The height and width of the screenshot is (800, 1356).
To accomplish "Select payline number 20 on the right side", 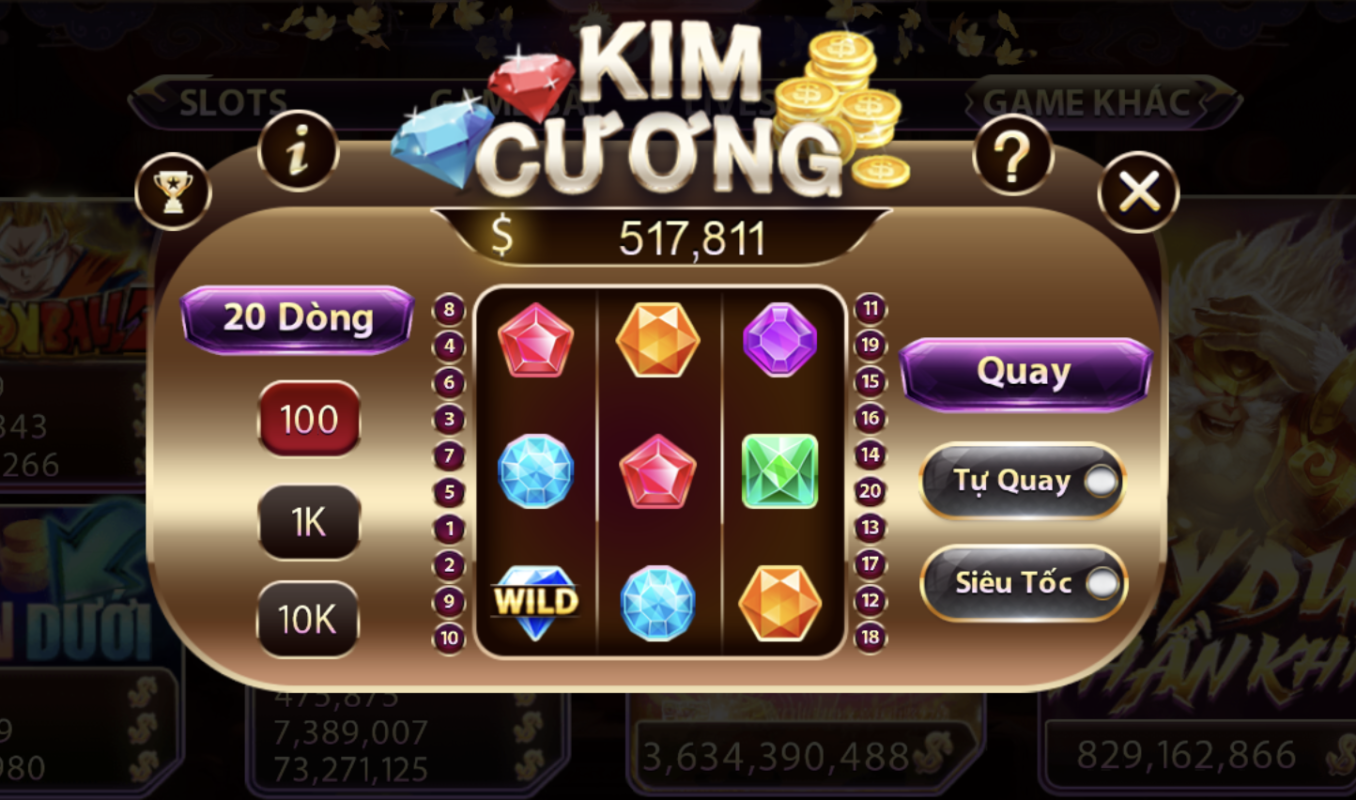I will pyautogui.click(x=869, y=490).
